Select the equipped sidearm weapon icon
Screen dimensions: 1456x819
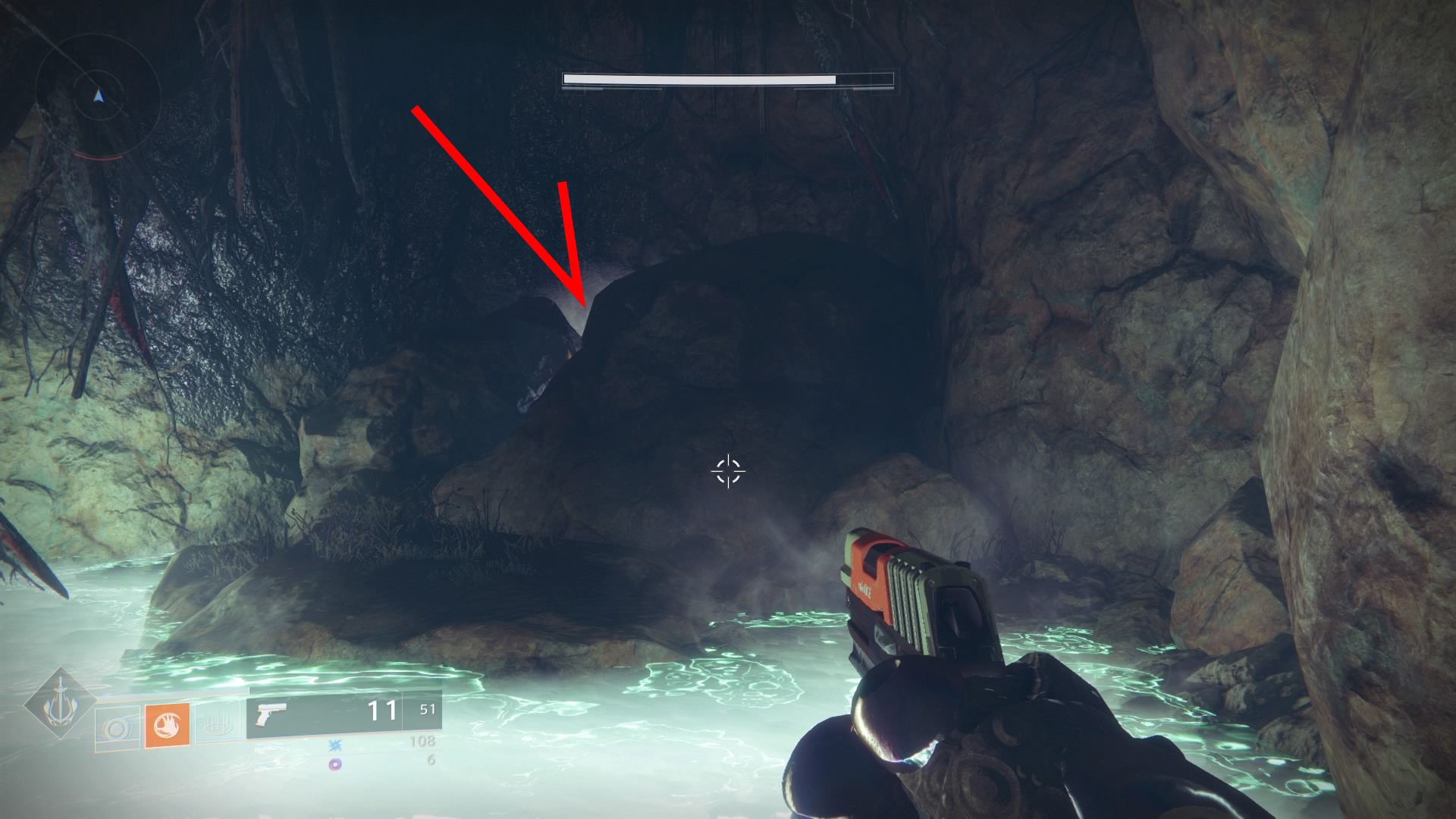[x=271, y=714]
